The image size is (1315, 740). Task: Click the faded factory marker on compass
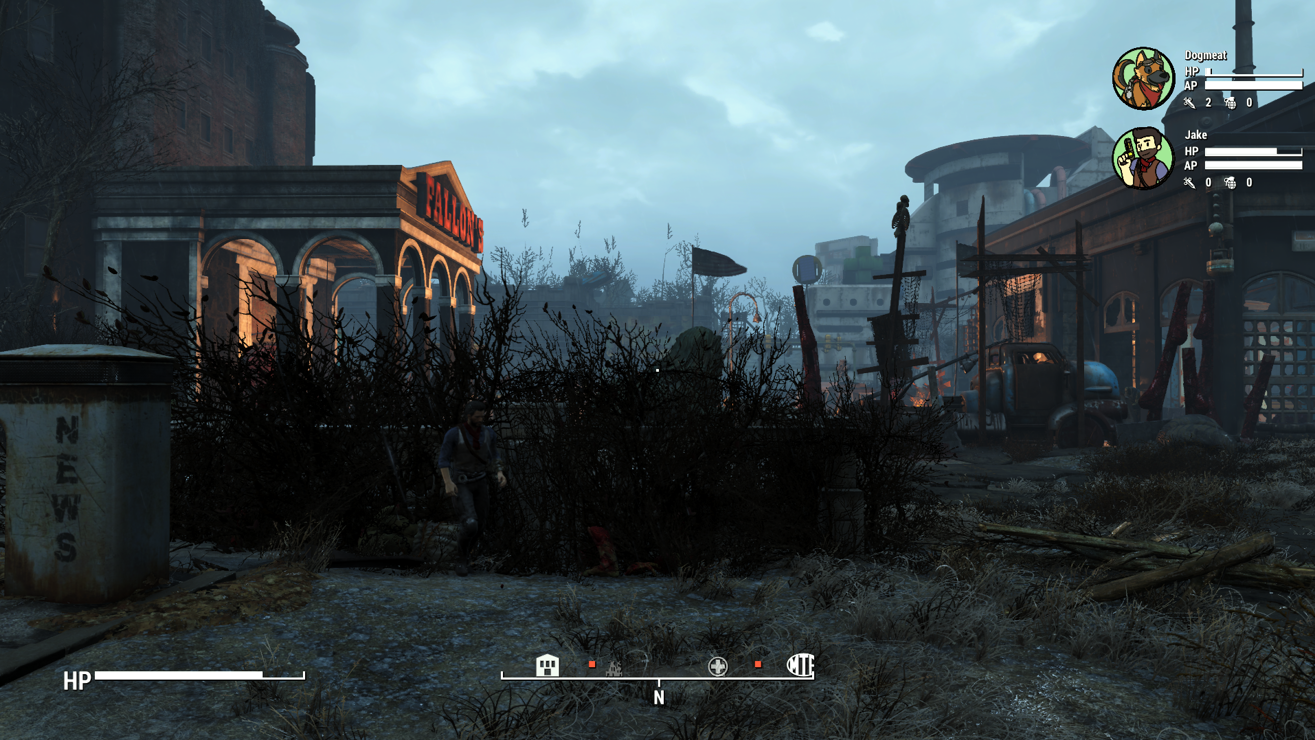[614, 667]
